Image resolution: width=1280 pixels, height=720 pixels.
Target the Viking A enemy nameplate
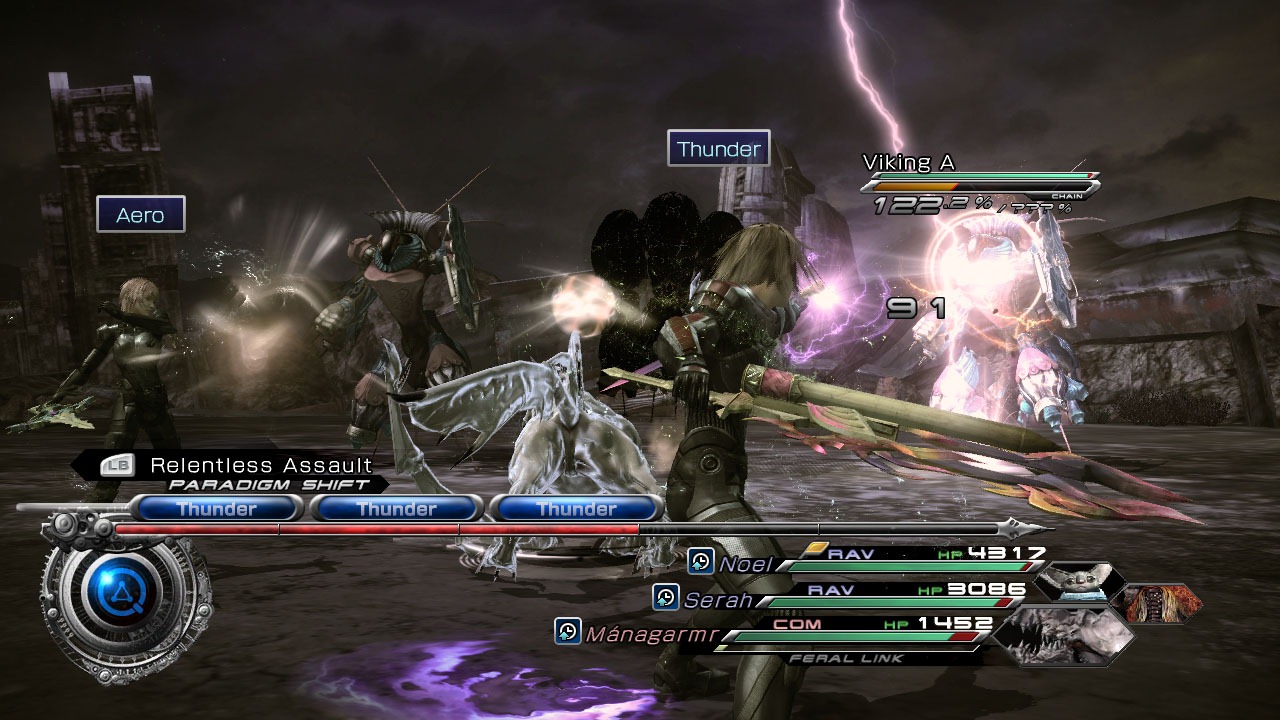pos(909,162)
